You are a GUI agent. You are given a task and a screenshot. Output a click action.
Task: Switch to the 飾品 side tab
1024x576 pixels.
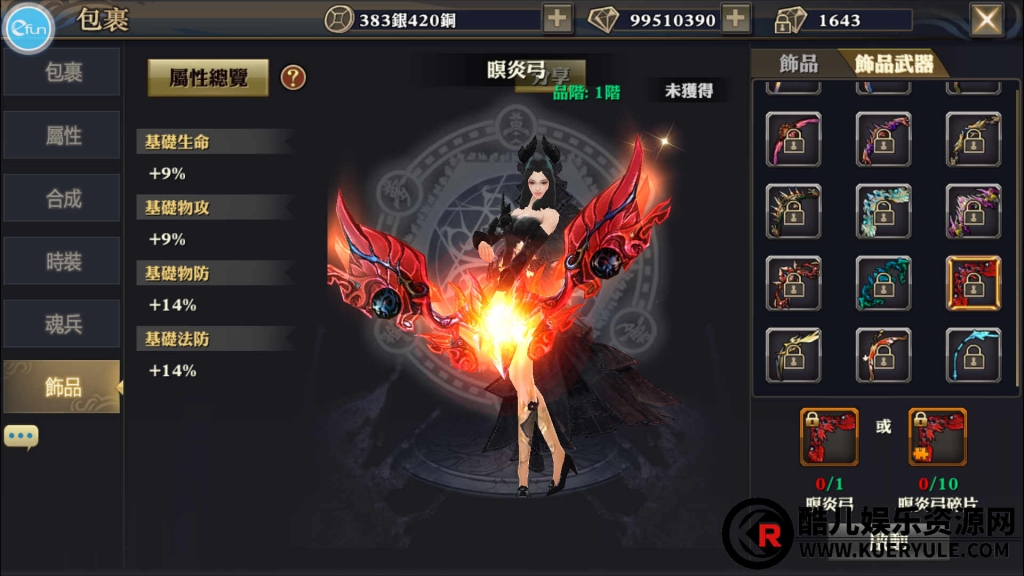(62, 388)
